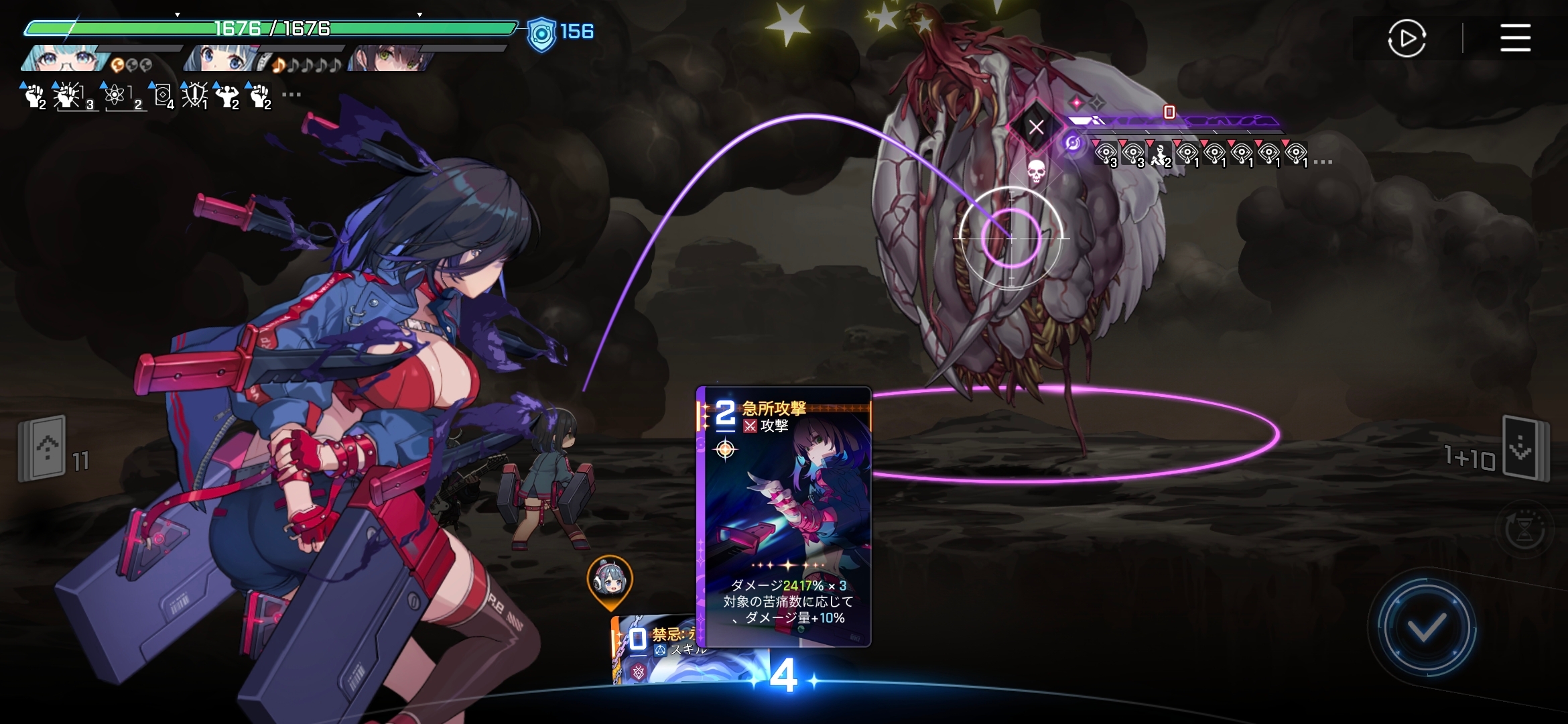Open the discard pile deck icon
The width and height of the screenshot is (1568, 724).
[x=1524, y=448]
